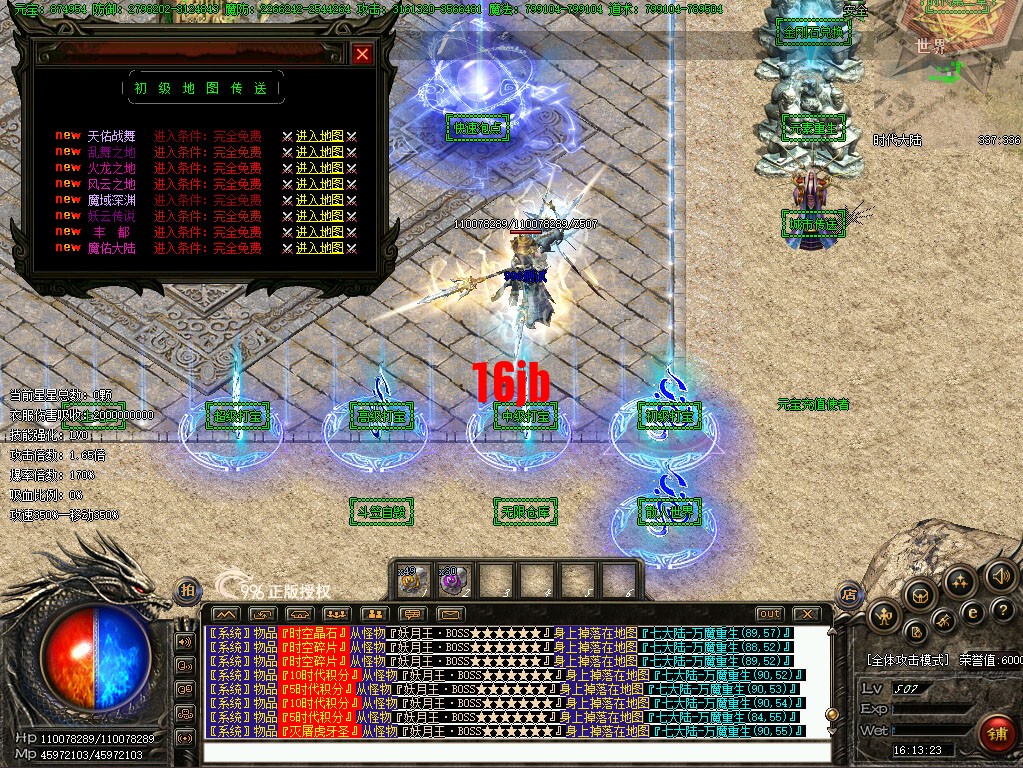The width and height of the screenshot is (1023, 768).
Task: Enter the 风云之地 map via 进入地图
Action: [319, 184]
